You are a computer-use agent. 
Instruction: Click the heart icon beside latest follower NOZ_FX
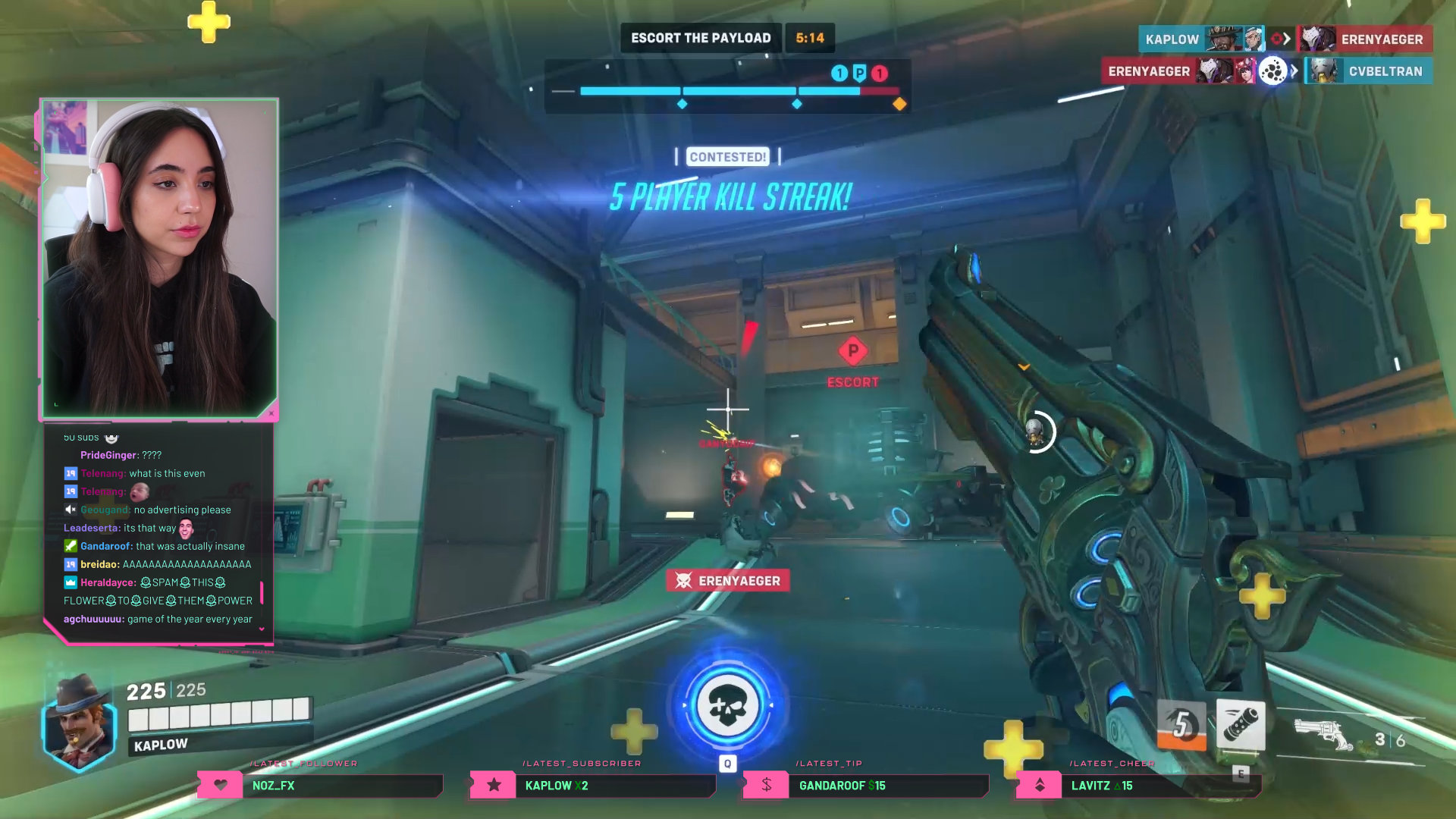(x=221, y=786)
